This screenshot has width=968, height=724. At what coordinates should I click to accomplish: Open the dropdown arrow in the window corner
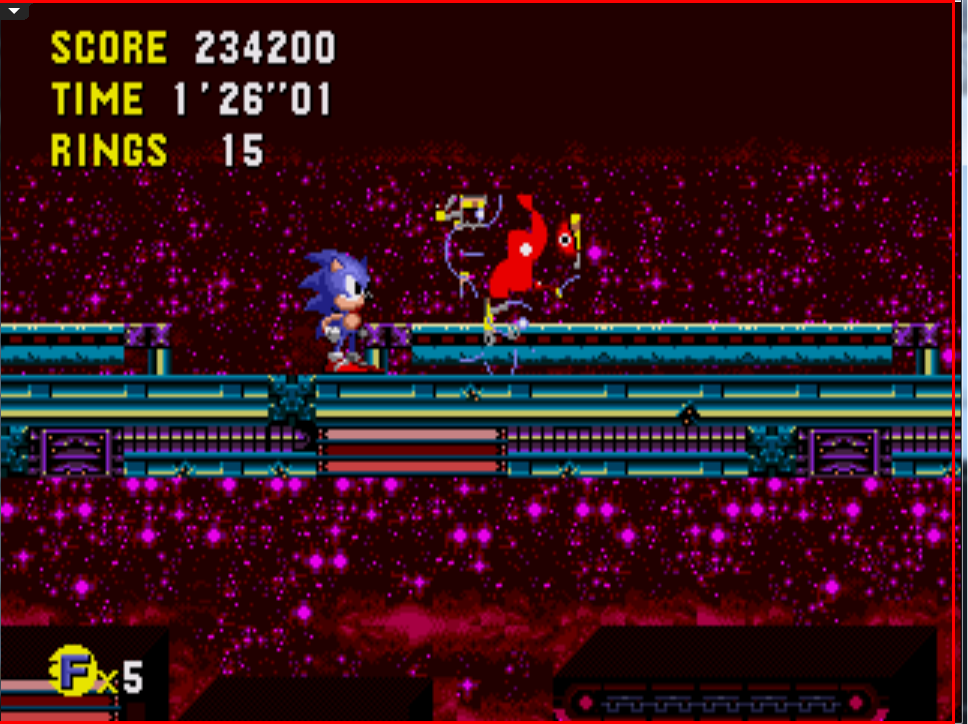[x=14, y=11]
